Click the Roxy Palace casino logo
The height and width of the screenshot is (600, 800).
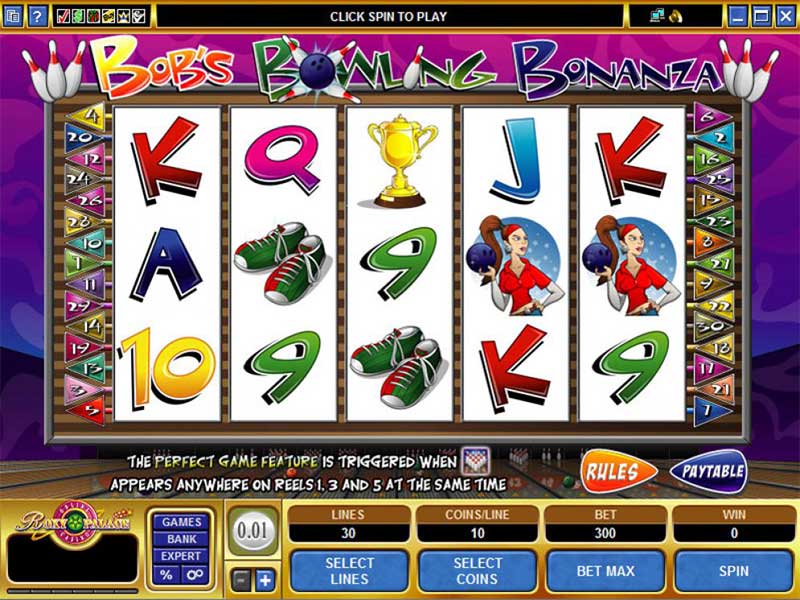(x=71, y=522)
